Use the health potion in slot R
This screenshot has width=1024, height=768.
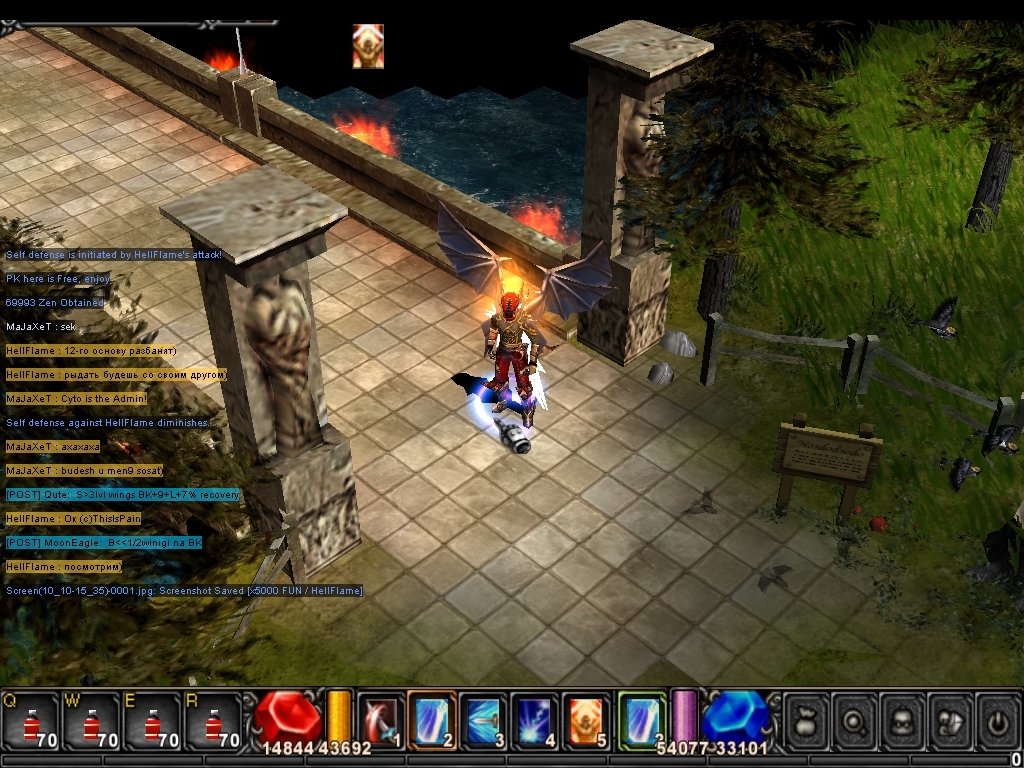pyautogui.click(x=212, y=720)
